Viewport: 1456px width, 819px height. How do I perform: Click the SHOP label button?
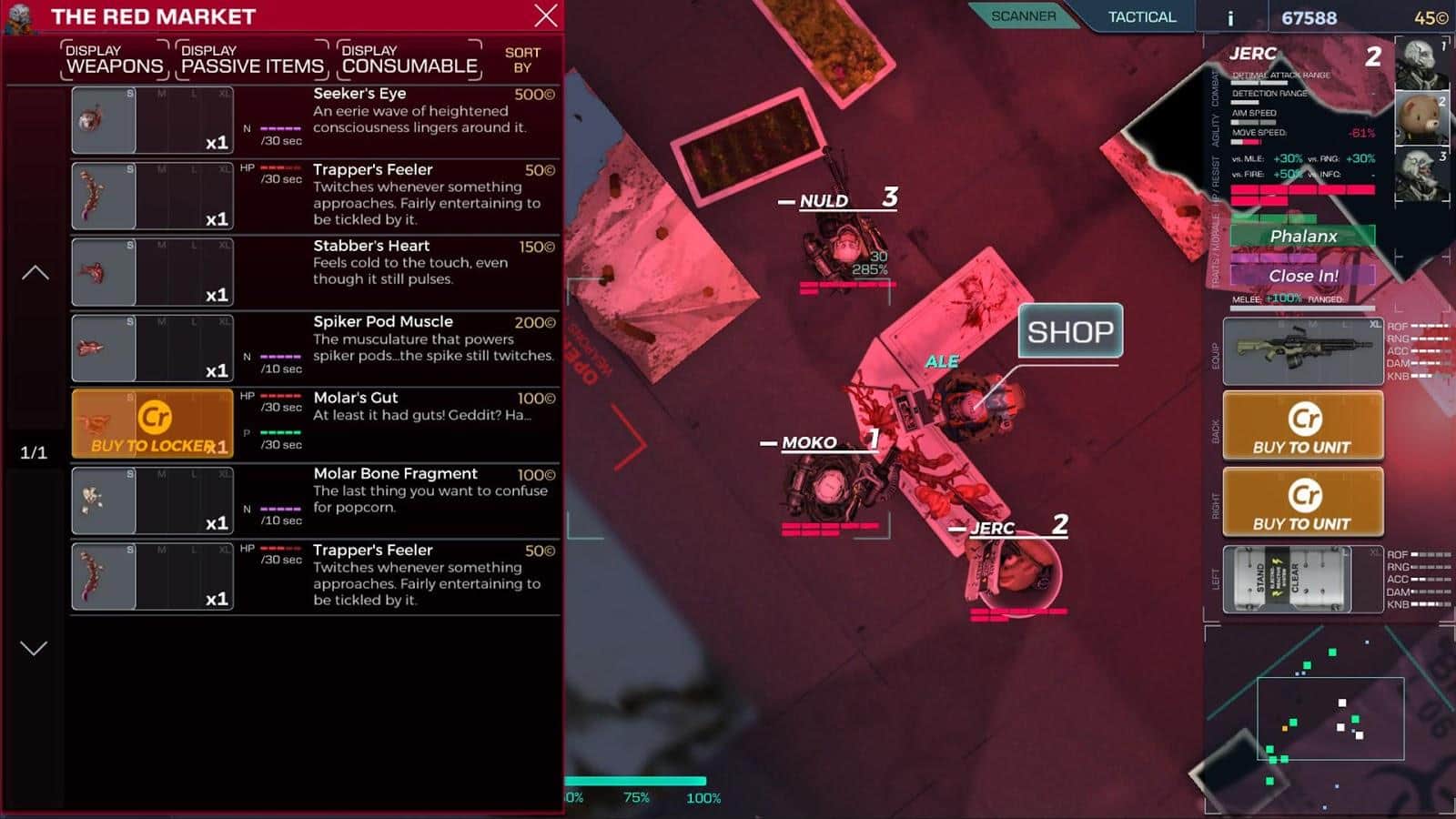[x=1070, y=331]
